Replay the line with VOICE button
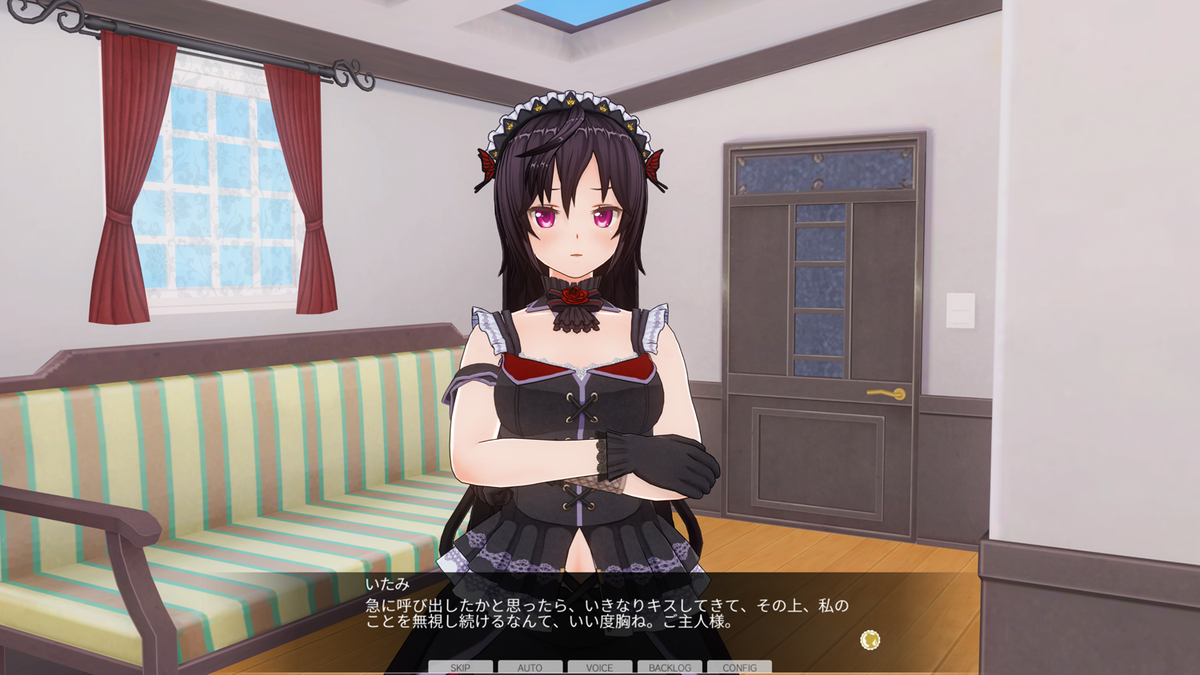Screen dimensions: 1200x675 click(600, 667)
